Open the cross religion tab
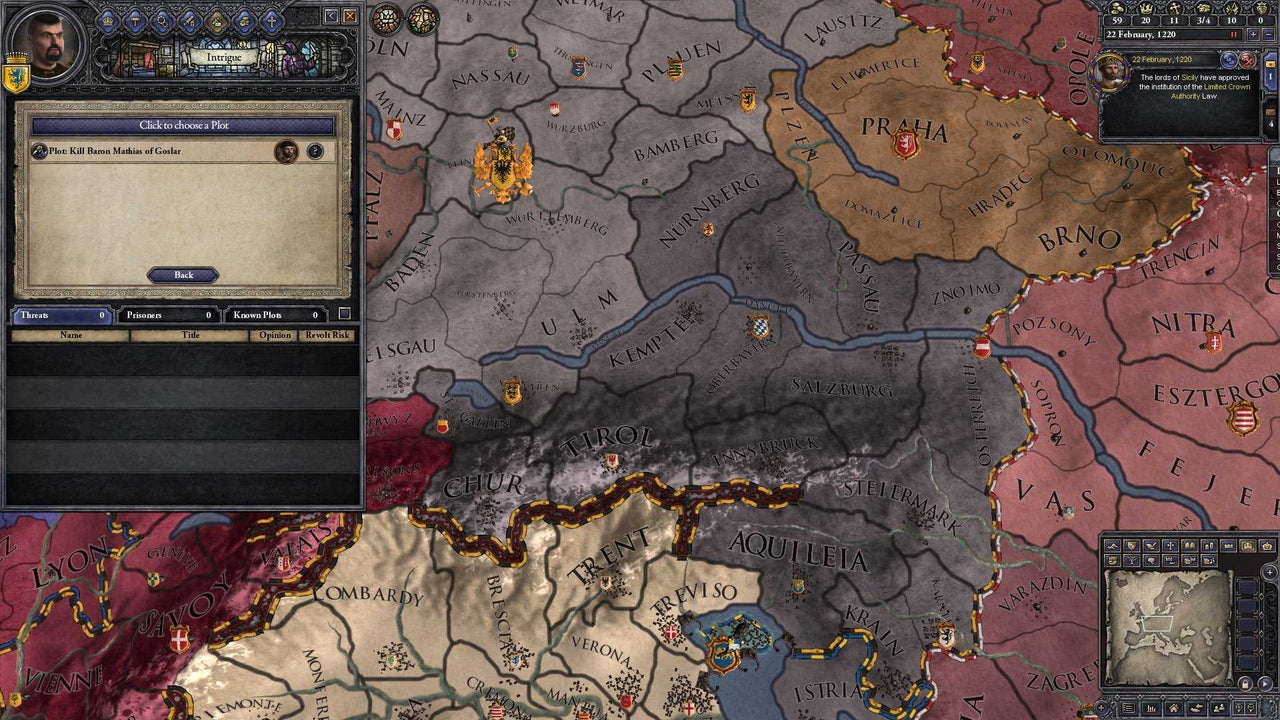This screenshot has width=1280, height=720. click(271, 20)
